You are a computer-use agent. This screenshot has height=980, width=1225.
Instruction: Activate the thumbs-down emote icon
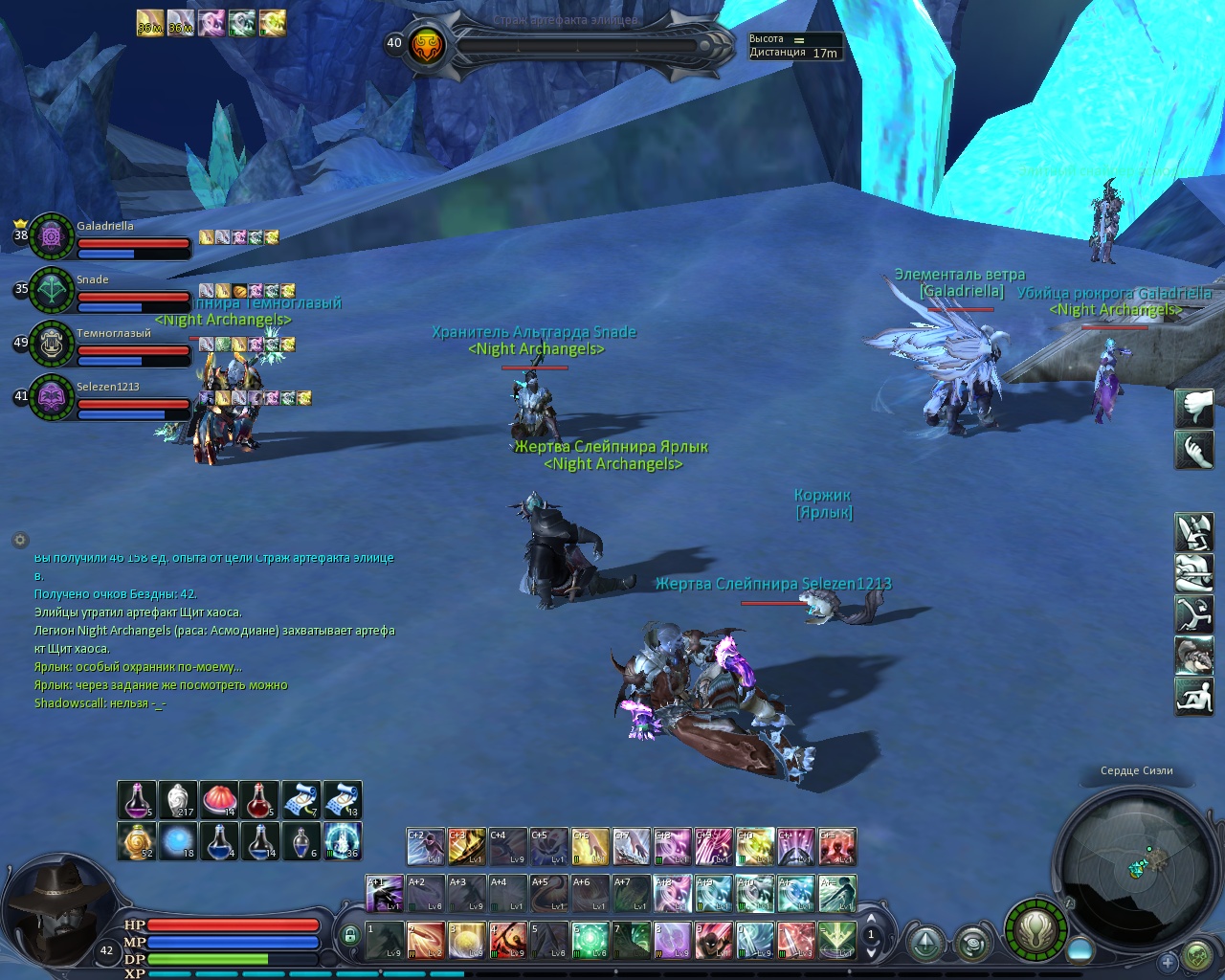click(x=1193, y=409)
